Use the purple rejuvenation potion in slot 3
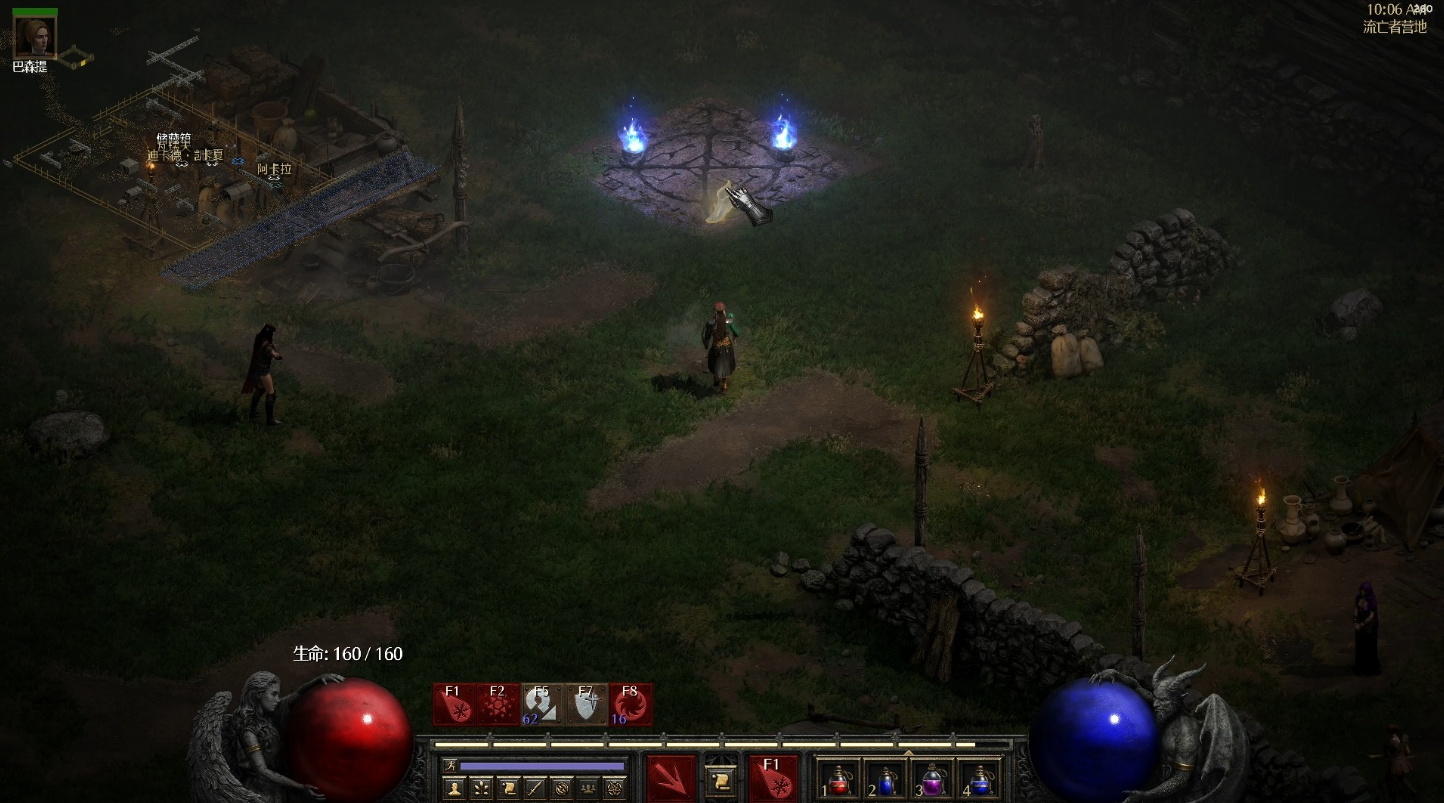The height and width of the screenshot is (803, 1444). coord(933,779)
